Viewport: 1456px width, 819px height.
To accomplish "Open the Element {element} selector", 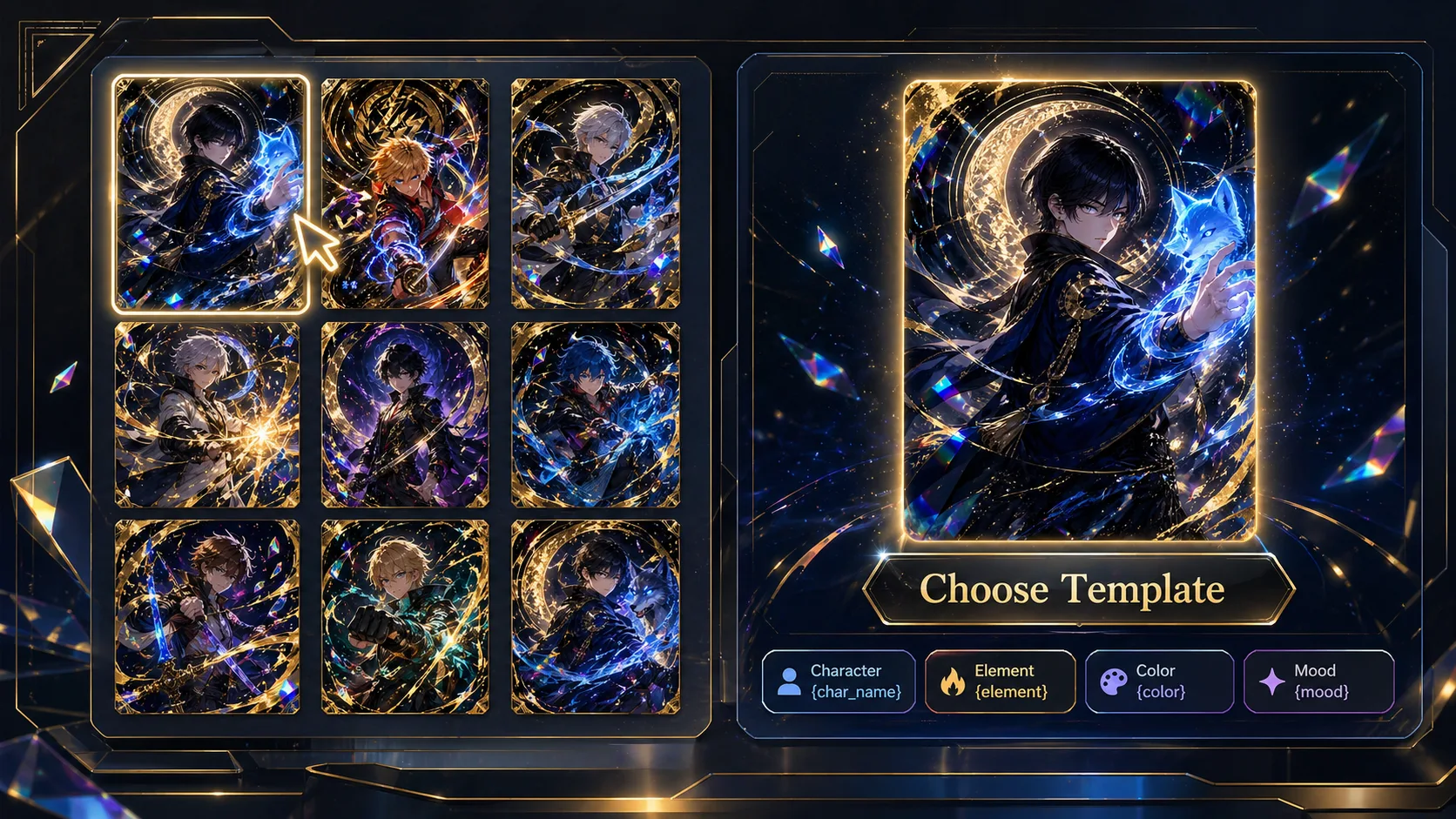I will point(1000,681).
